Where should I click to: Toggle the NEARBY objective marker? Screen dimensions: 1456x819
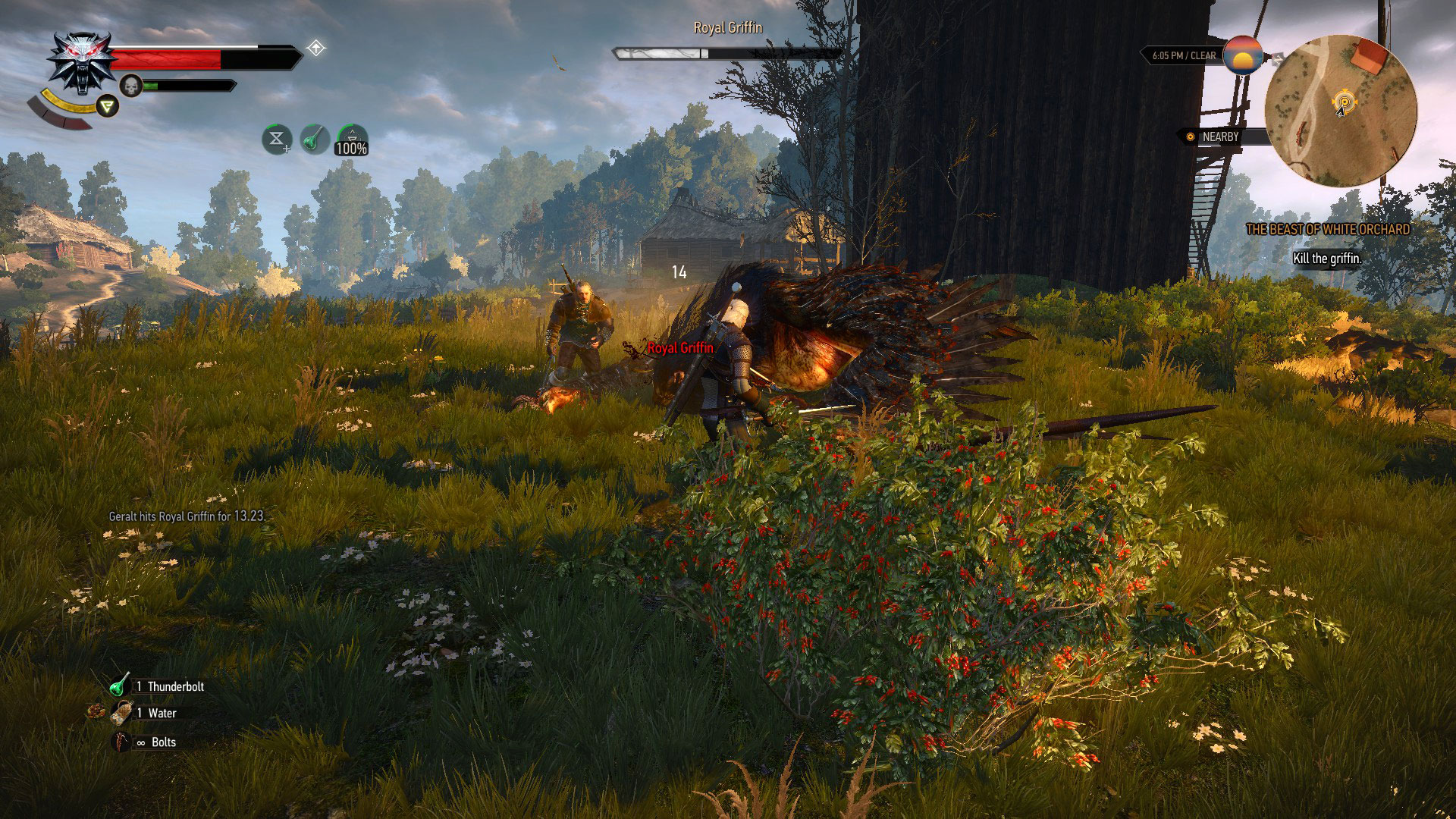(x=1190, y=137)
